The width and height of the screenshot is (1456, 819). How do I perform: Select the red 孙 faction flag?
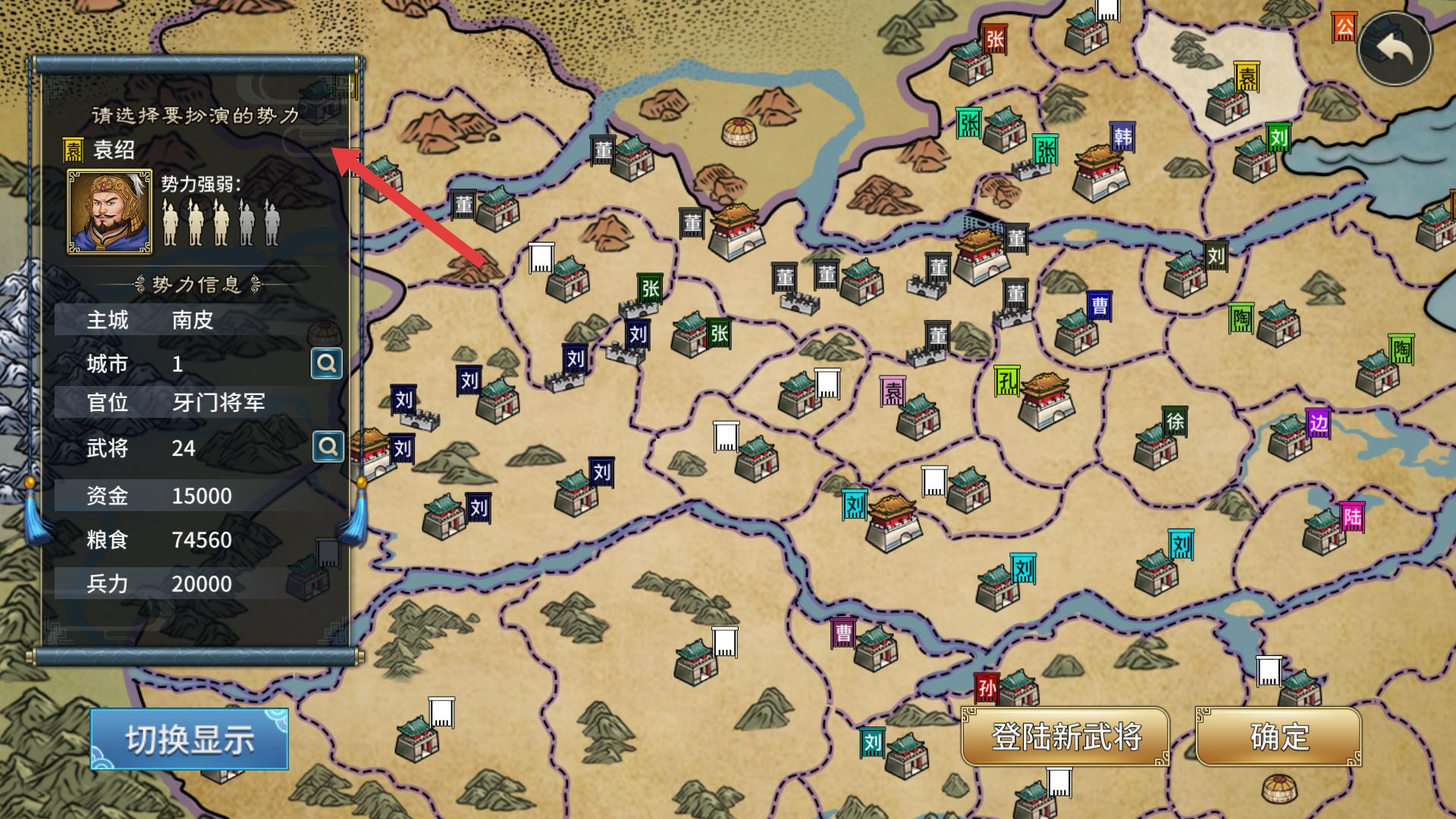[x=987, y=689]
